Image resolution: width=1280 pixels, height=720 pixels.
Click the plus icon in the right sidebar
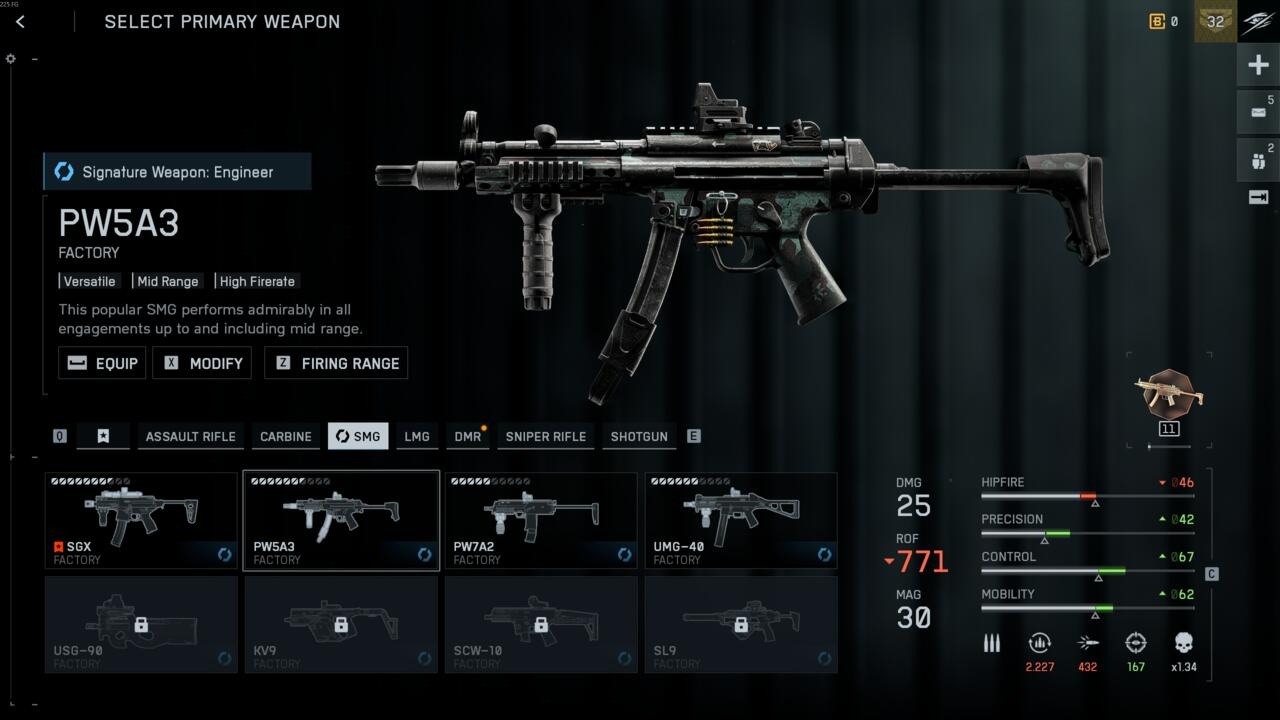tap(1257, 64)
